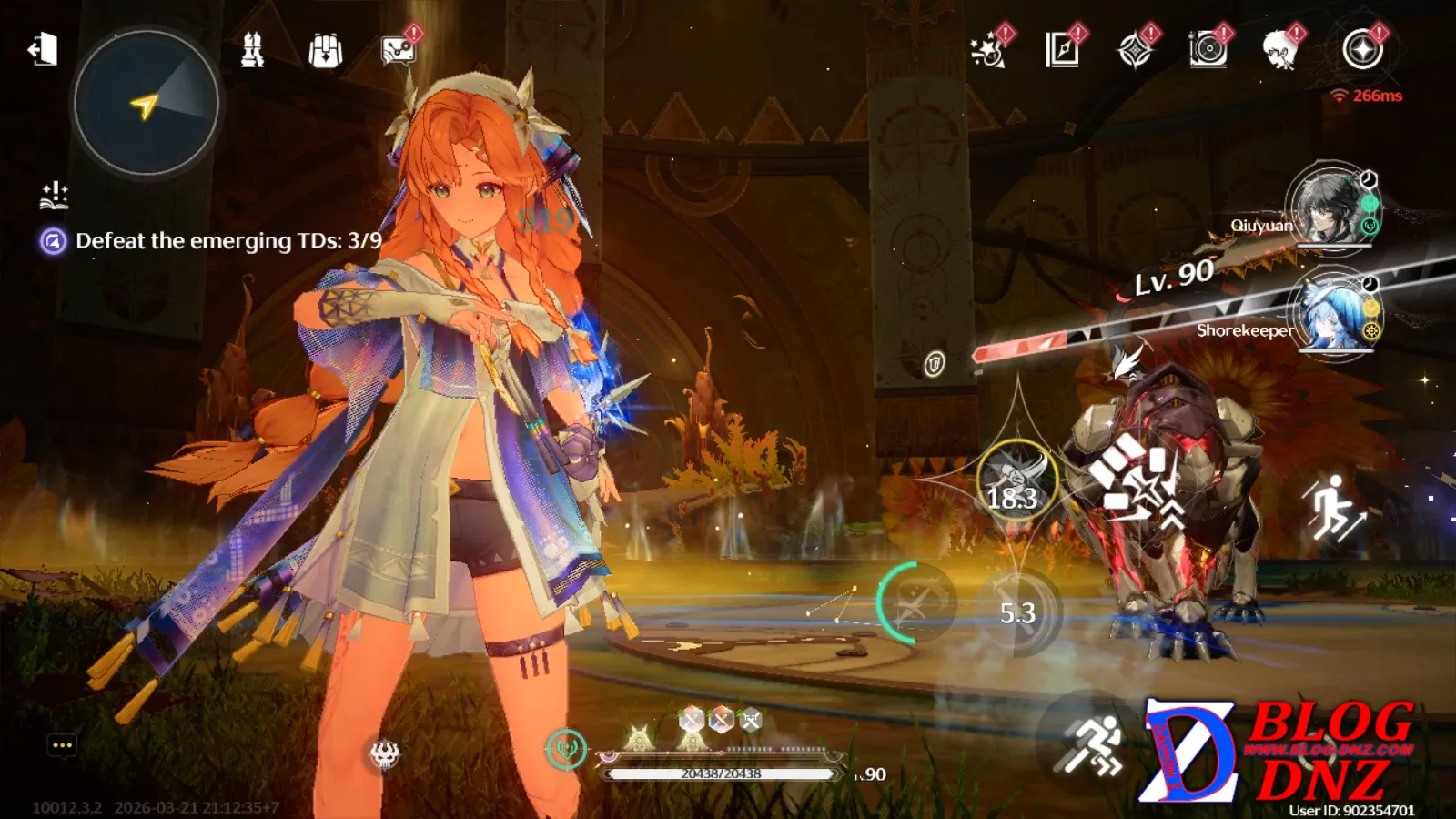Tap the green circular utility icon
The width and height of the screenshot is (1456, 819).
[x=566, y=748]
